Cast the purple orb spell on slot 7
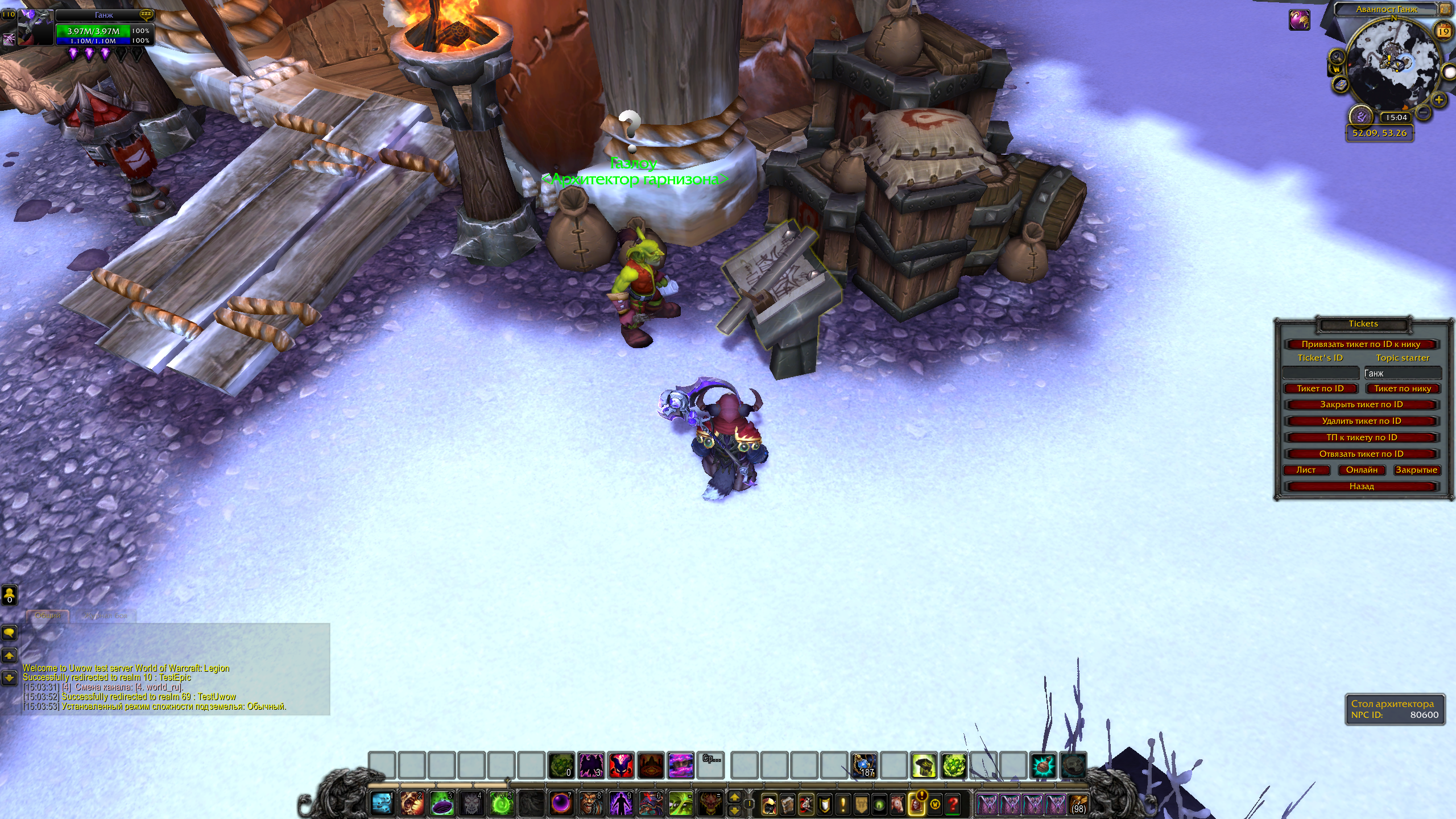Screen dimensions: 1456x819 561,803
